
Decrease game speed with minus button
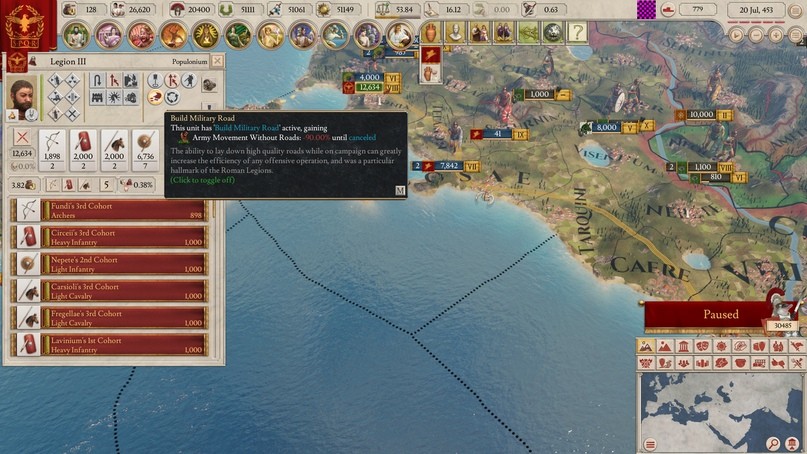(757, 34)
